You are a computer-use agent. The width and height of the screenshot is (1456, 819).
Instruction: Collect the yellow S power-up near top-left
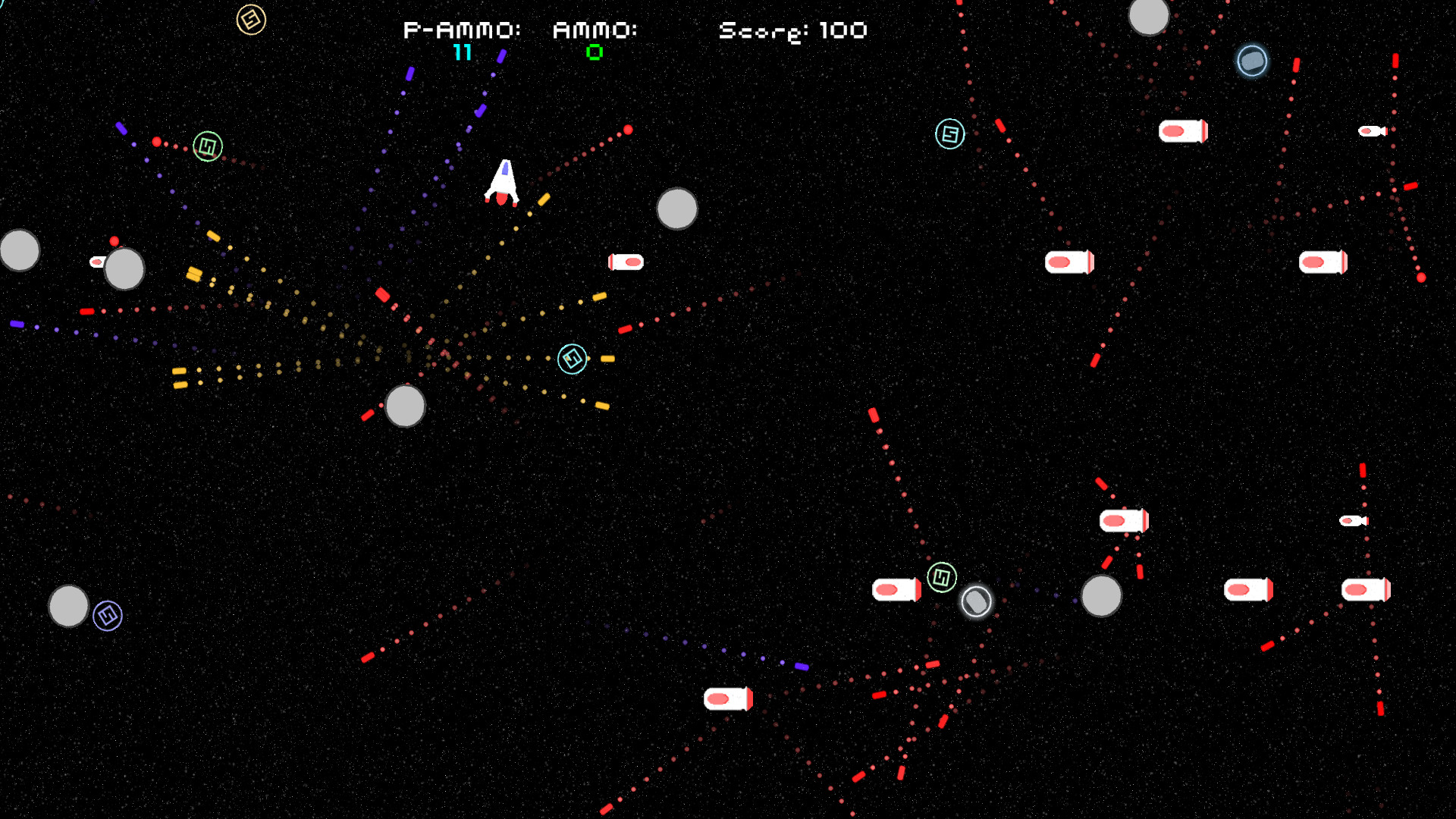(x=252, y=20)
